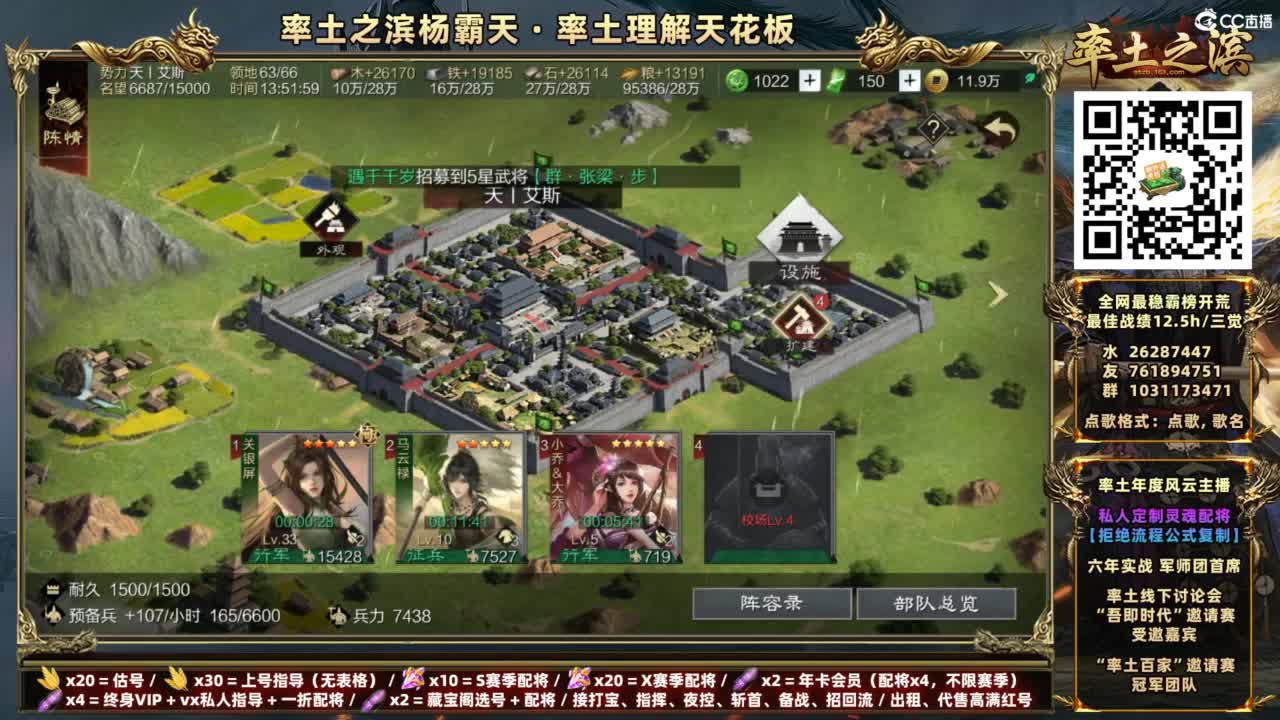Expand the right-side chevron arrow on map edge
The width and height of the screenshot is (1280, 720).
coord(998,294)
